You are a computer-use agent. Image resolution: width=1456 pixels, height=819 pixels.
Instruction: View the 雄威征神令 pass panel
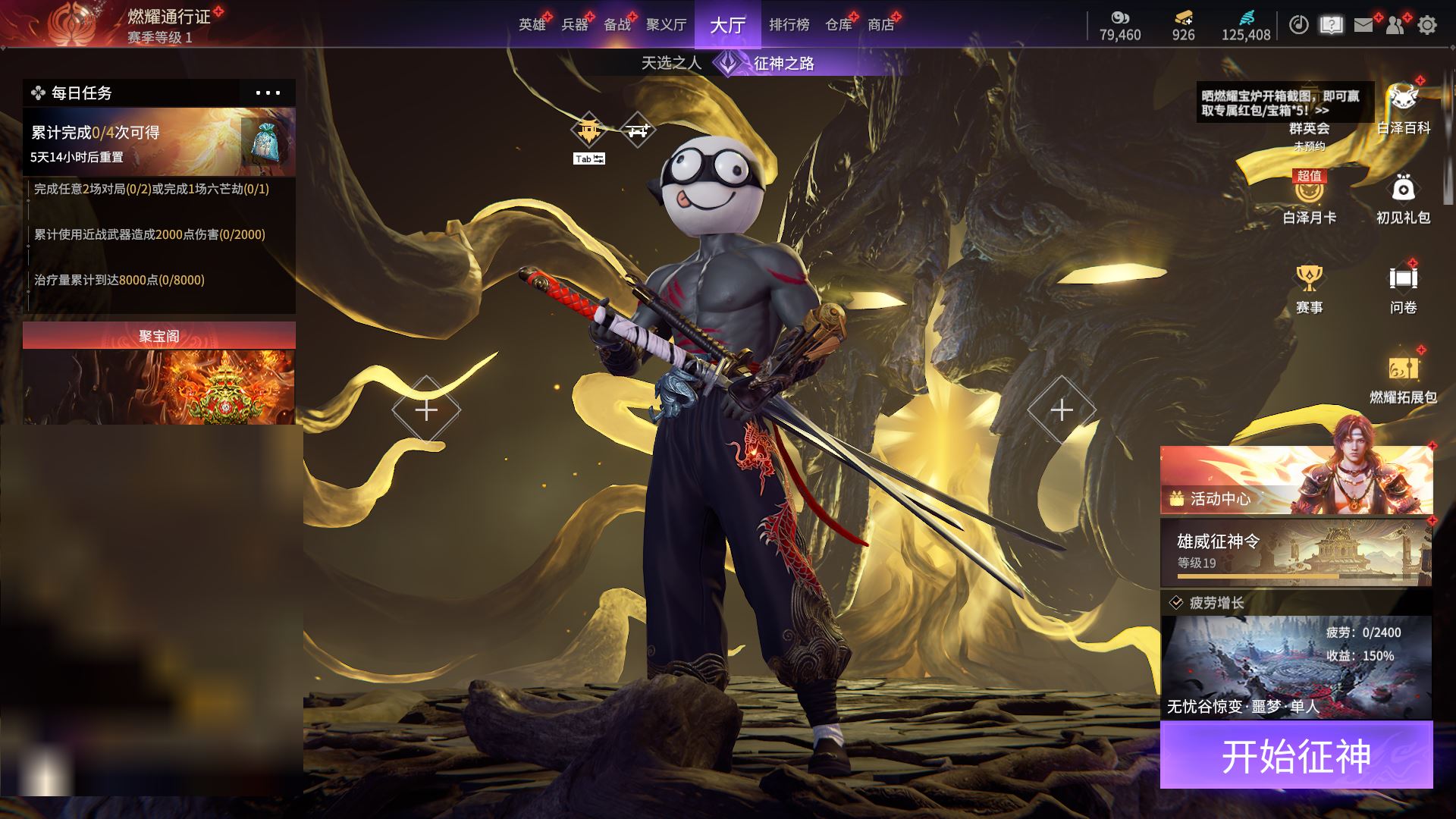coord(1296,552)
